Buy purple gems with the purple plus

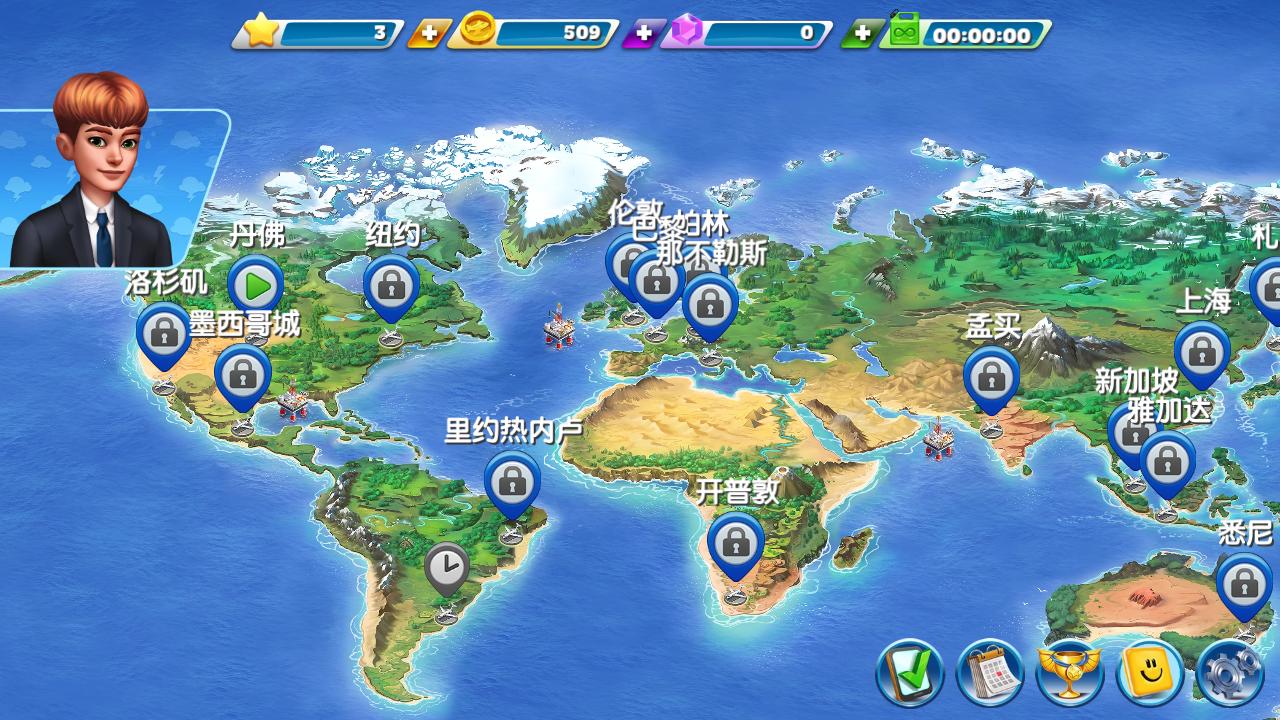[x=643, y=34]
